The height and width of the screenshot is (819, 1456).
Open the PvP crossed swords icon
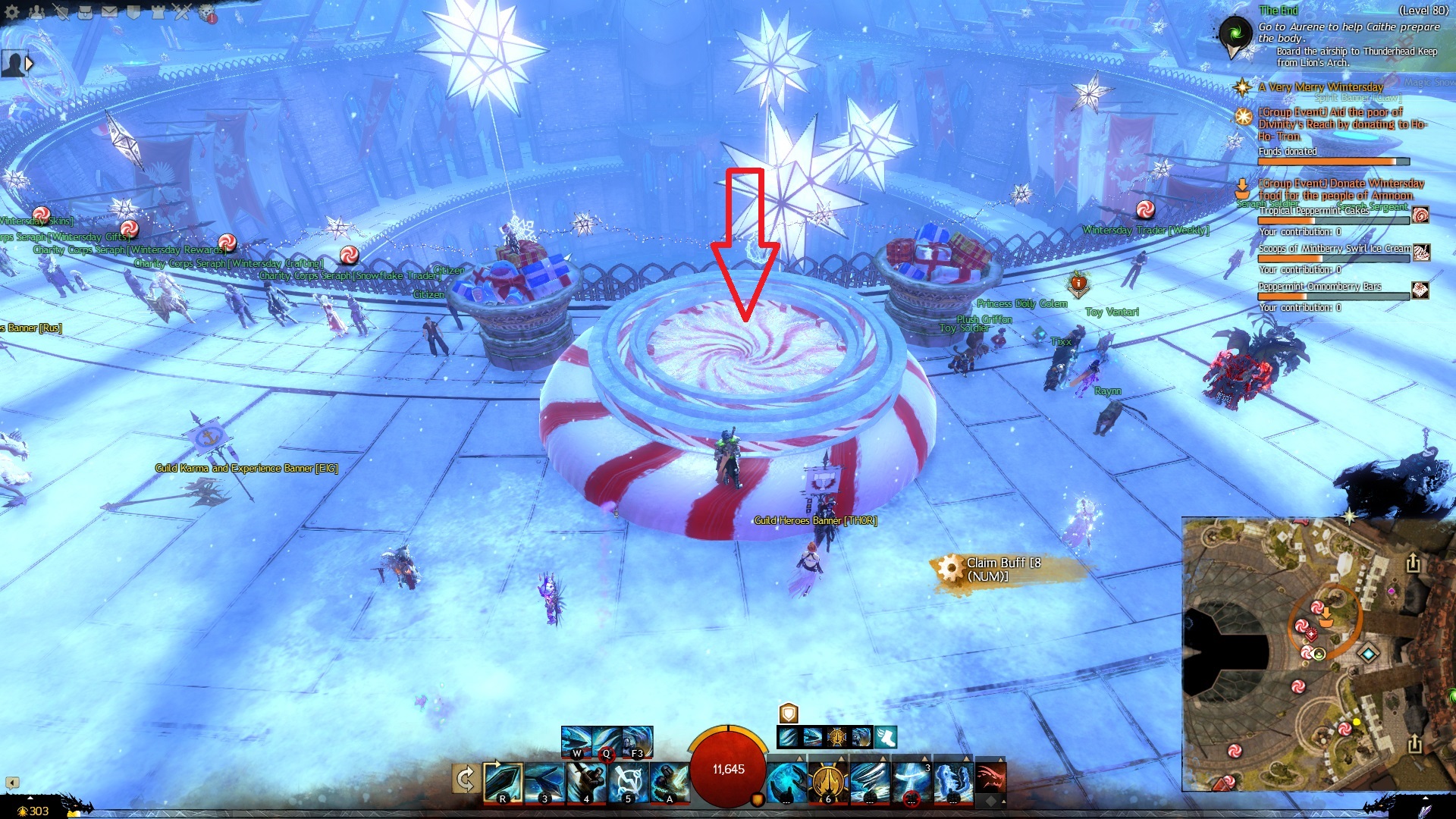pyautogui.click(x=182, y=12)
